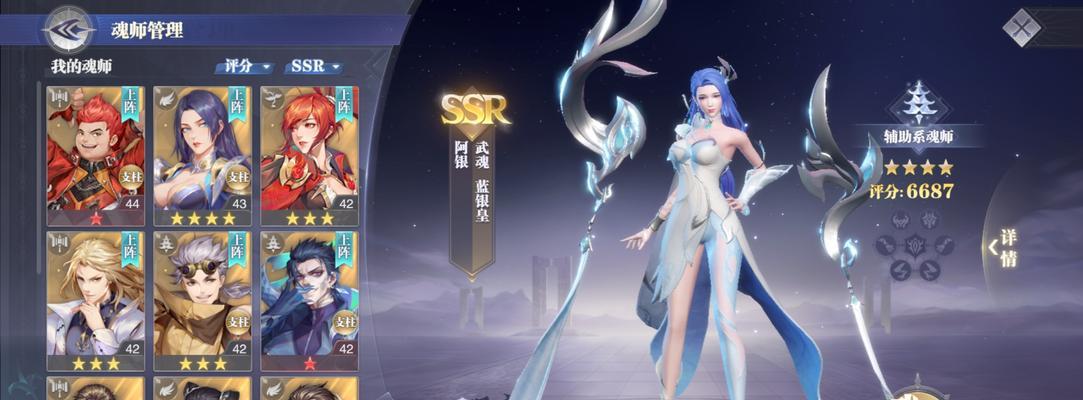Select the red-haired woman card at level 42

309,153
